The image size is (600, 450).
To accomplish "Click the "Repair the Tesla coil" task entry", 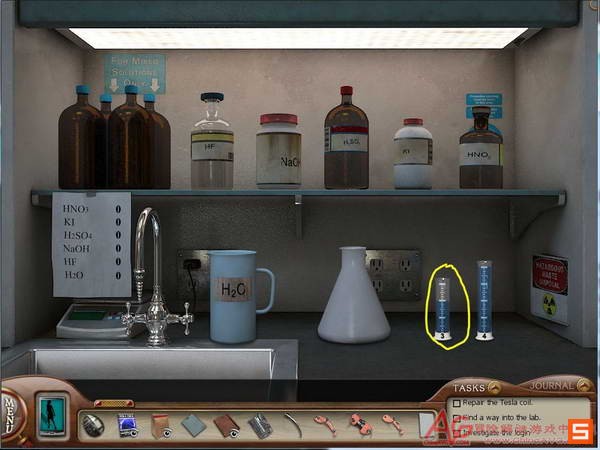I will tap(496, 404).
